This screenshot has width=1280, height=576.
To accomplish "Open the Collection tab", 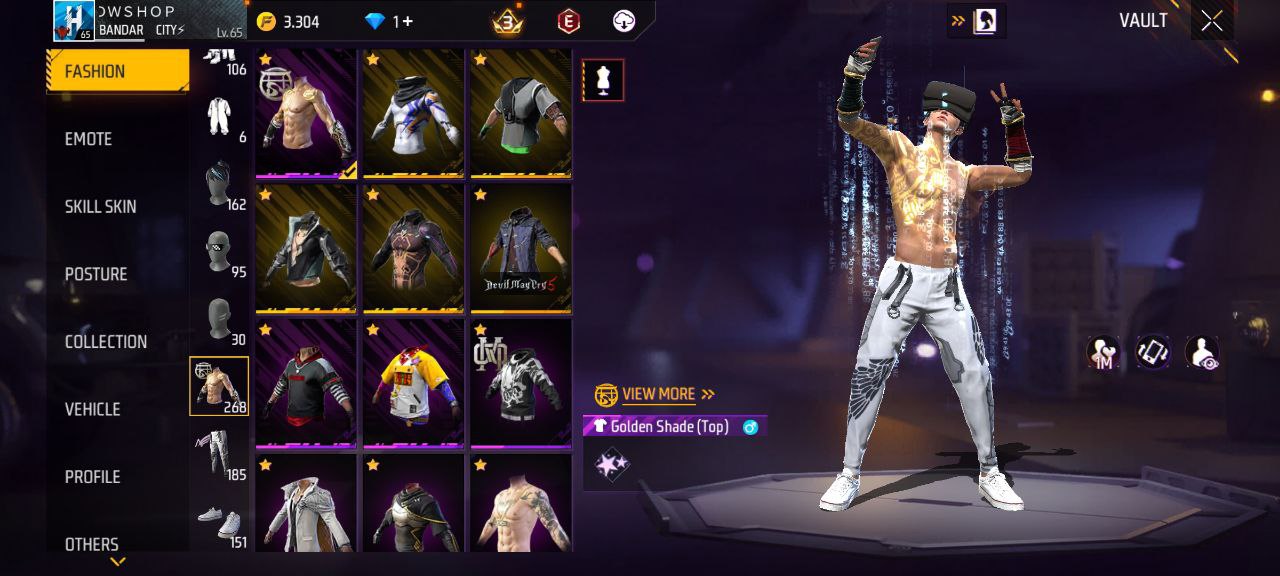I will (105, 342).
